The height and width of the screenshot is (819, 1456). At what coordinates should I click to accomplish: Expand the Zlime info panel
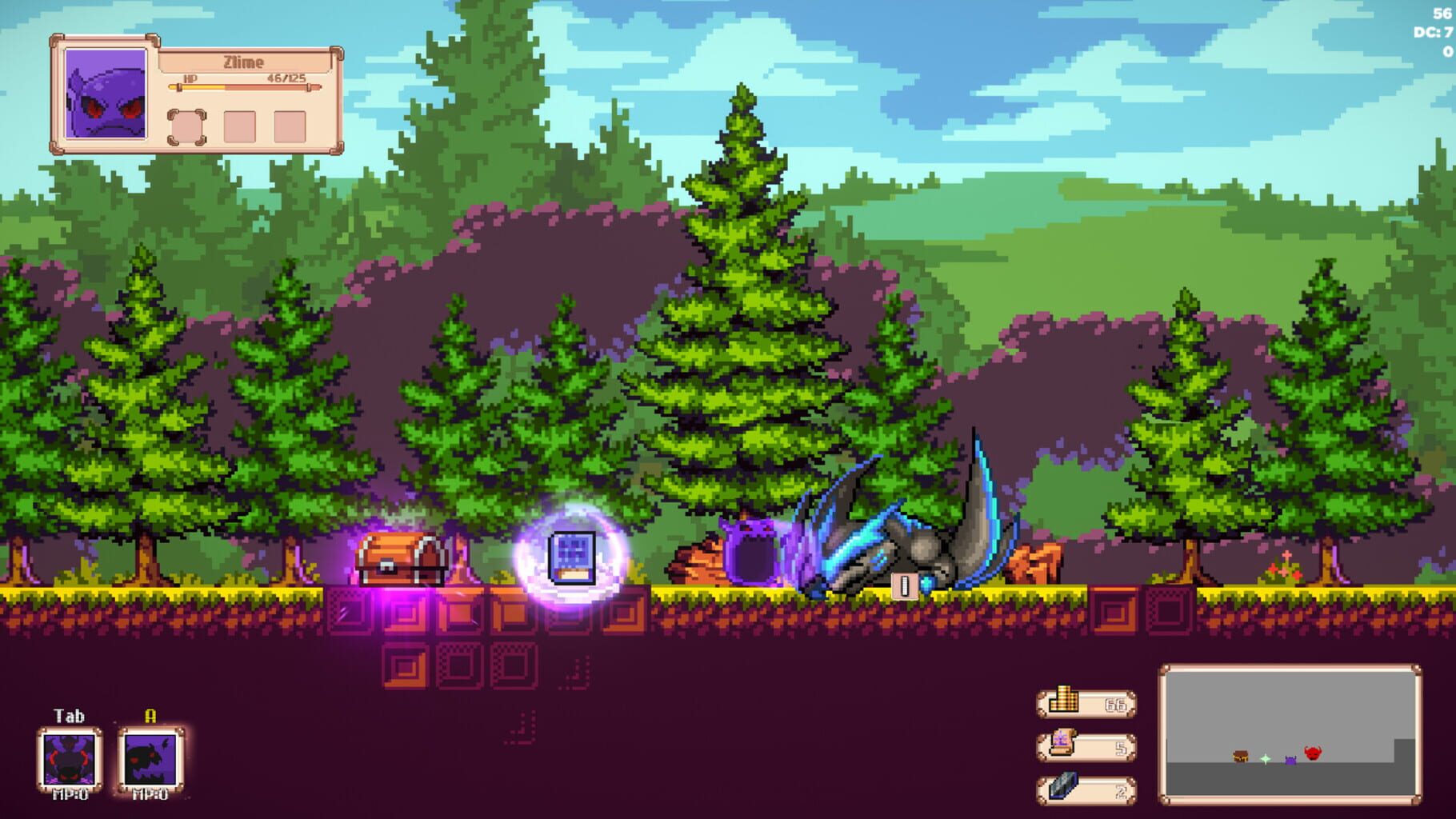(200, 96)
